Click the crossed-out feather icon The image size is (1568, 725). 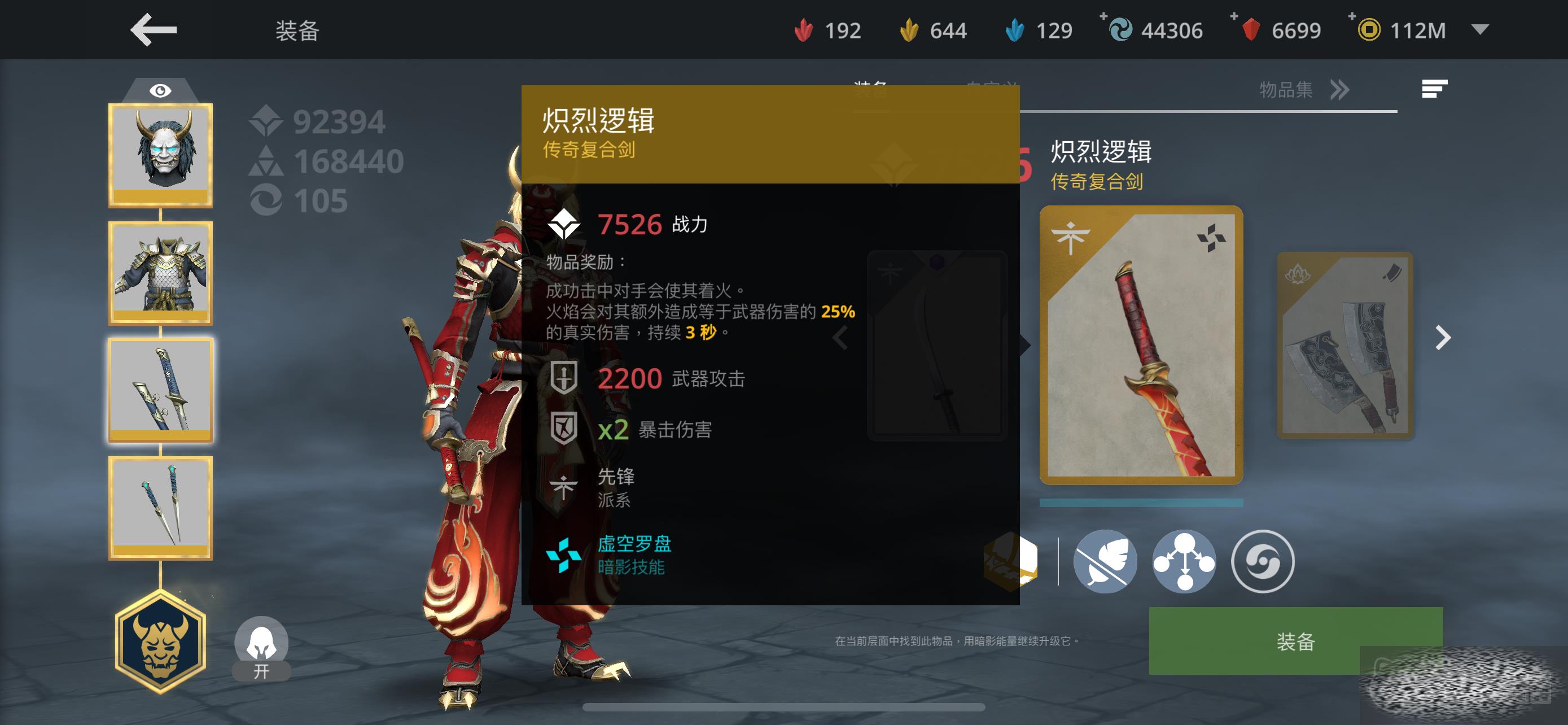point(1105,561)
